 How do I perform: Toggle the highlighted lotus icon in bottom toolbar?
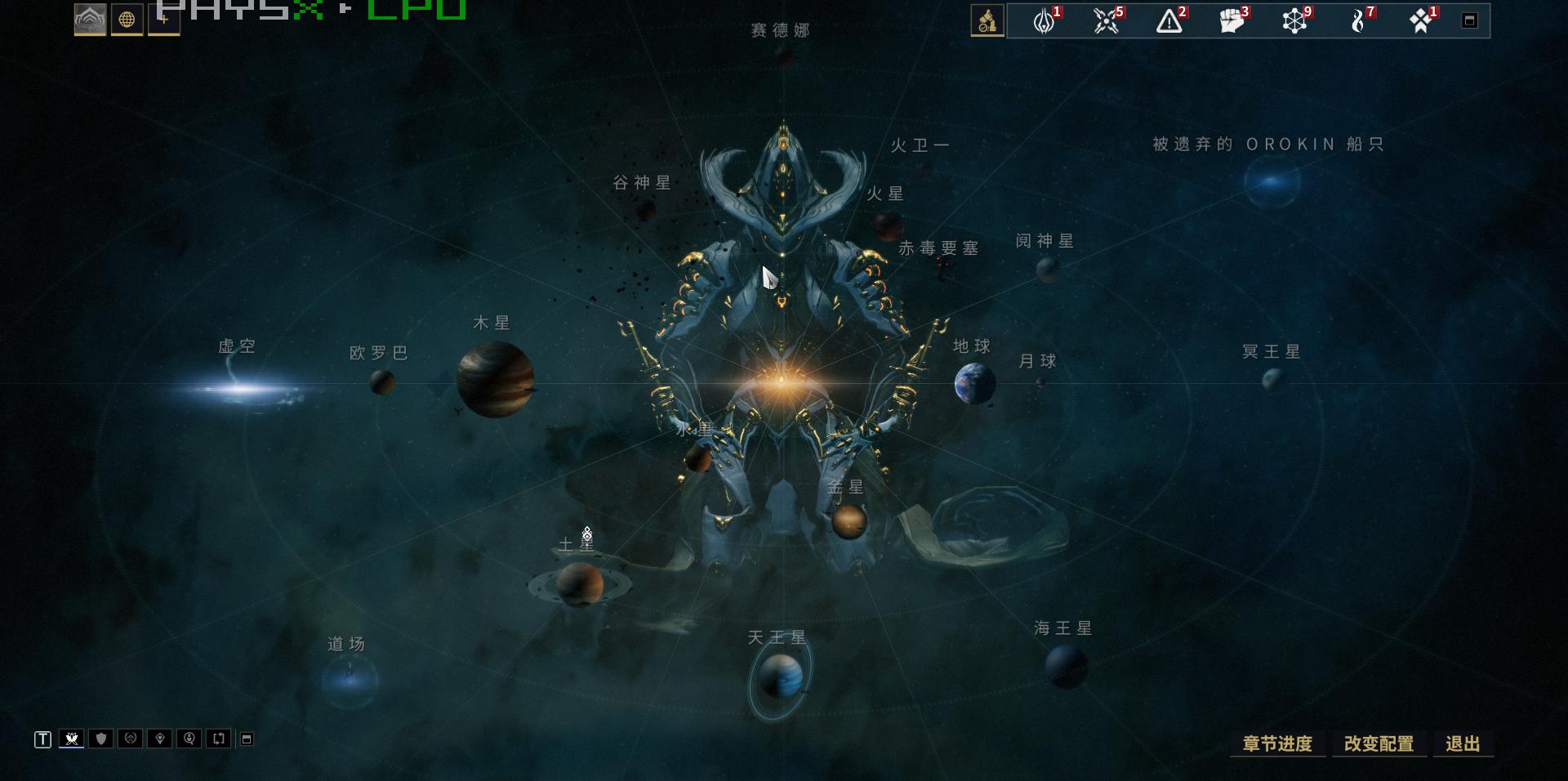pyautogui.click(x=71, y=739)
